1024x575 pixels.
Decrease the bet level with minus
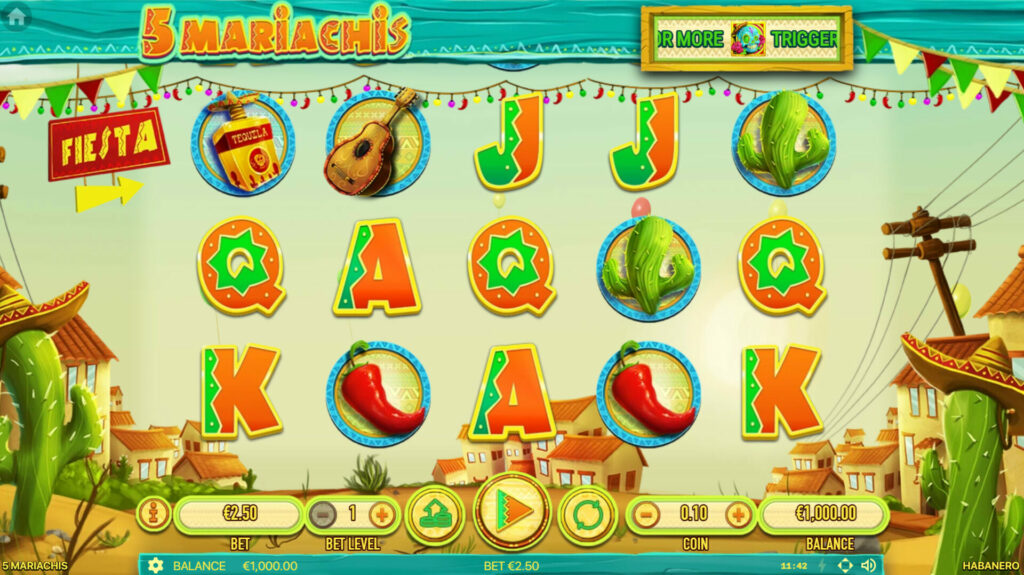[322, 515]
